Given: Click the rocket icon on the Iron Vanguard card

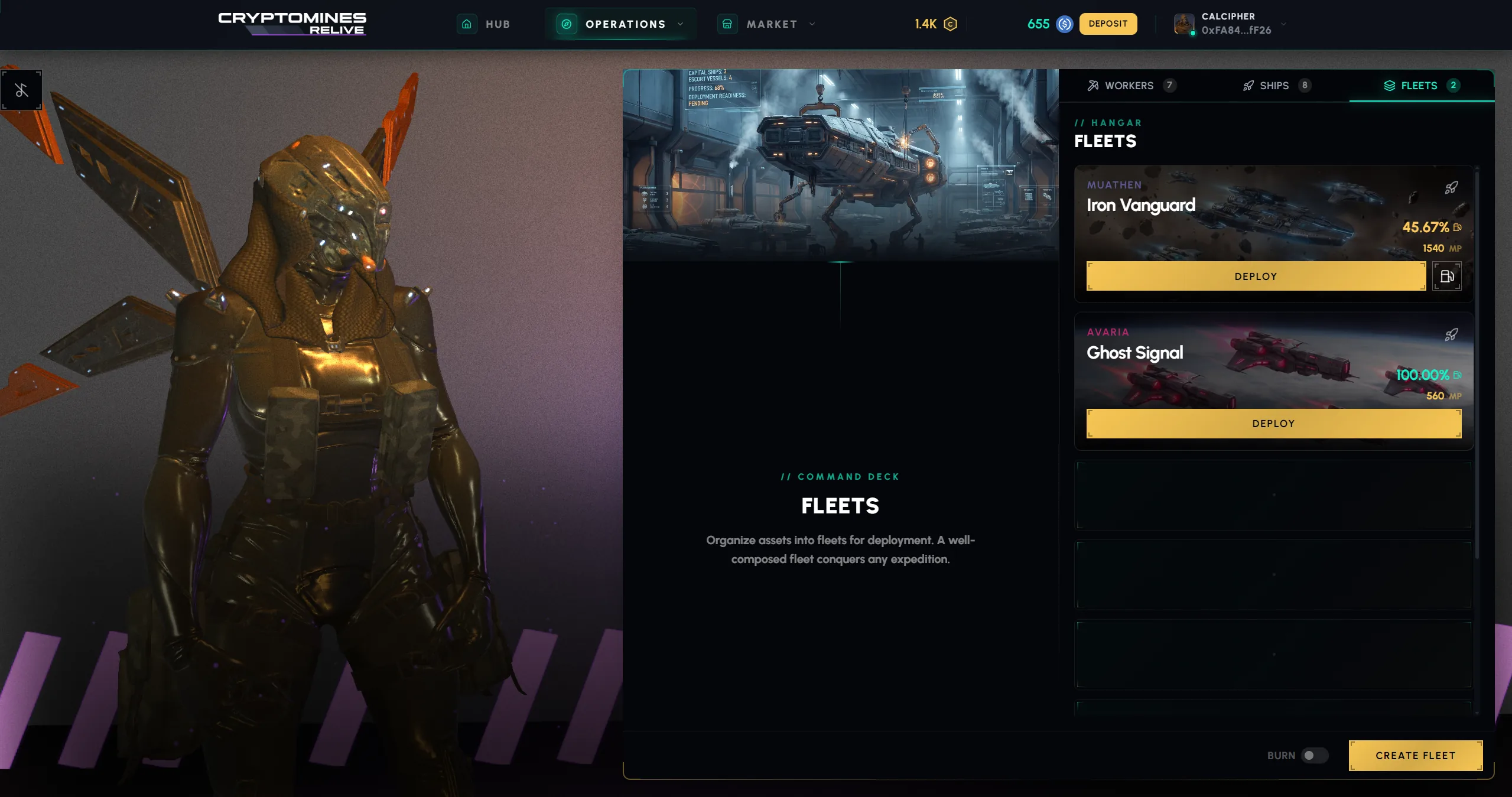Looking at the screenshot, I should click(x=1451, y=188).
